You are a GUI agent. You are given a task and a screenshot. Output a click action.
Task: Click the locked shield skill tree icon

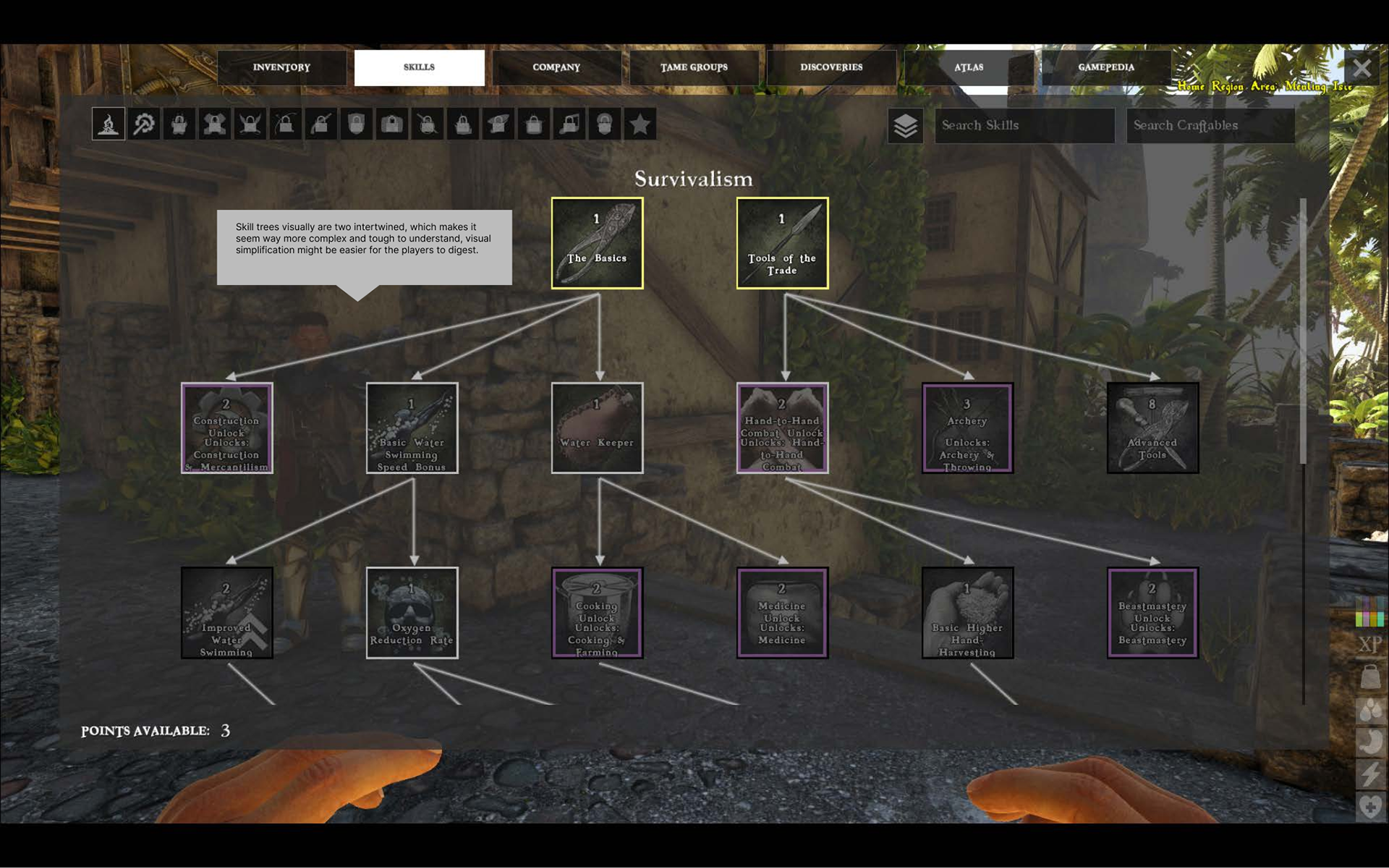pyautogui.click(x=356, y=124)
